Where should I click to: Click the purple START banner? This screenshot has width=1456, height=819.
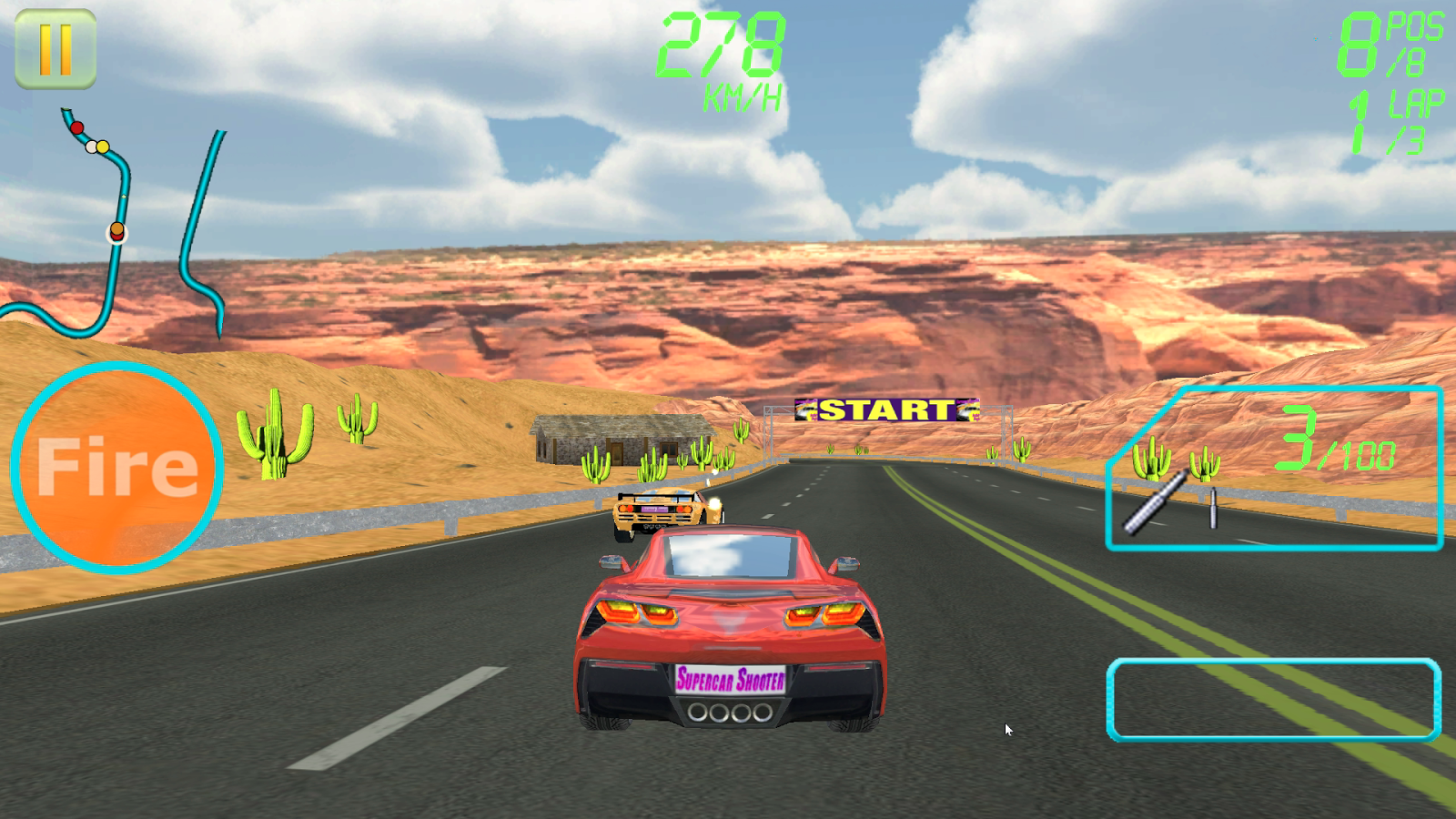[887, 410]
